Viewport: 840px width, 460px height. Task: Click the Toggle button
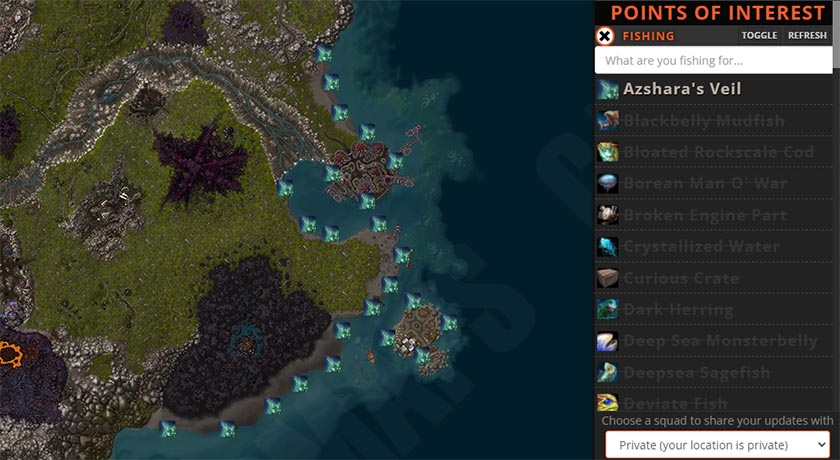(759, 36)
